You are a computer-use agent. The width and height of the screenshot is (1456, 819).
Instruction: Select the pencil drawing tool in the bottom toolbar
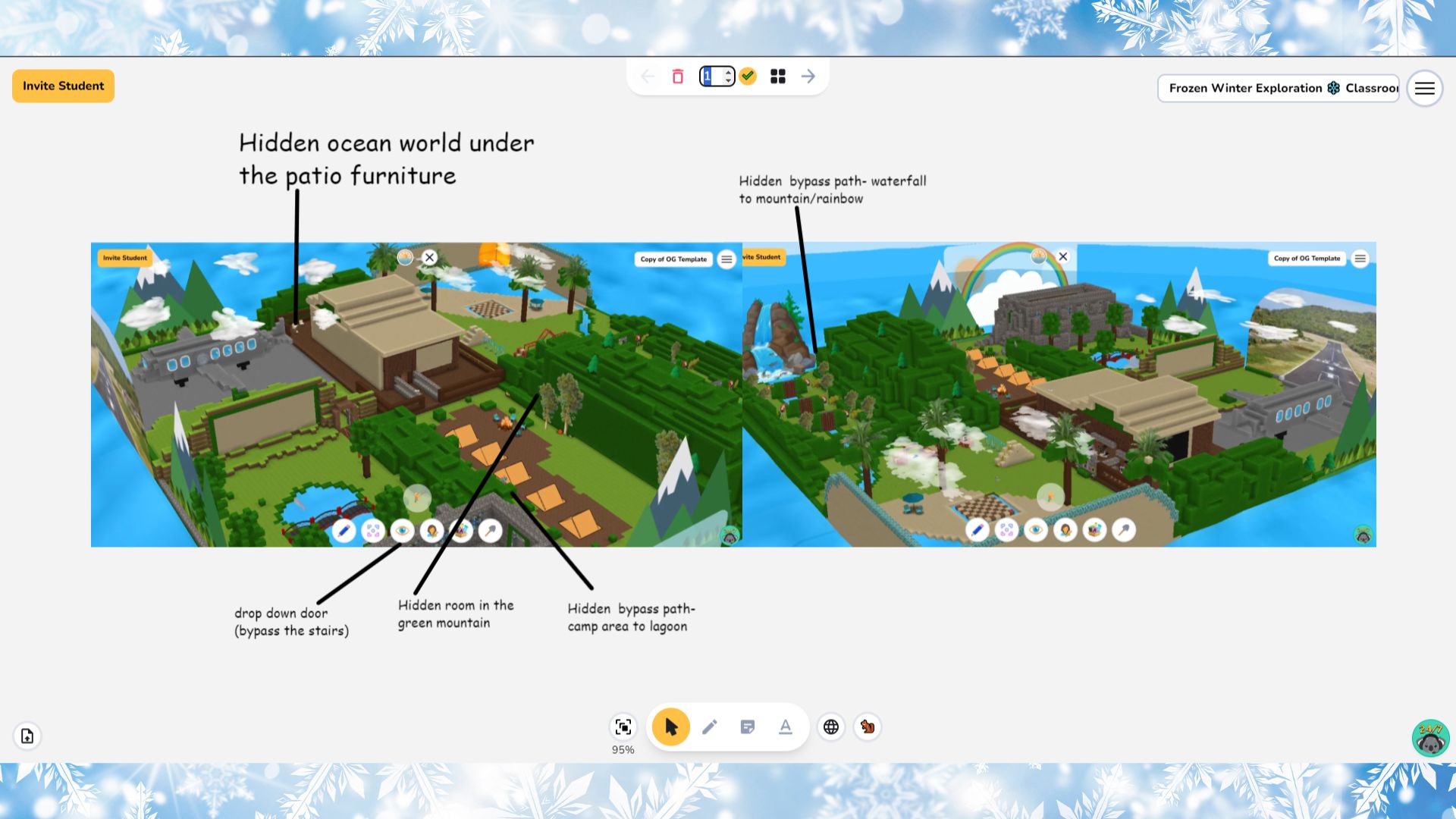(709, 726)
